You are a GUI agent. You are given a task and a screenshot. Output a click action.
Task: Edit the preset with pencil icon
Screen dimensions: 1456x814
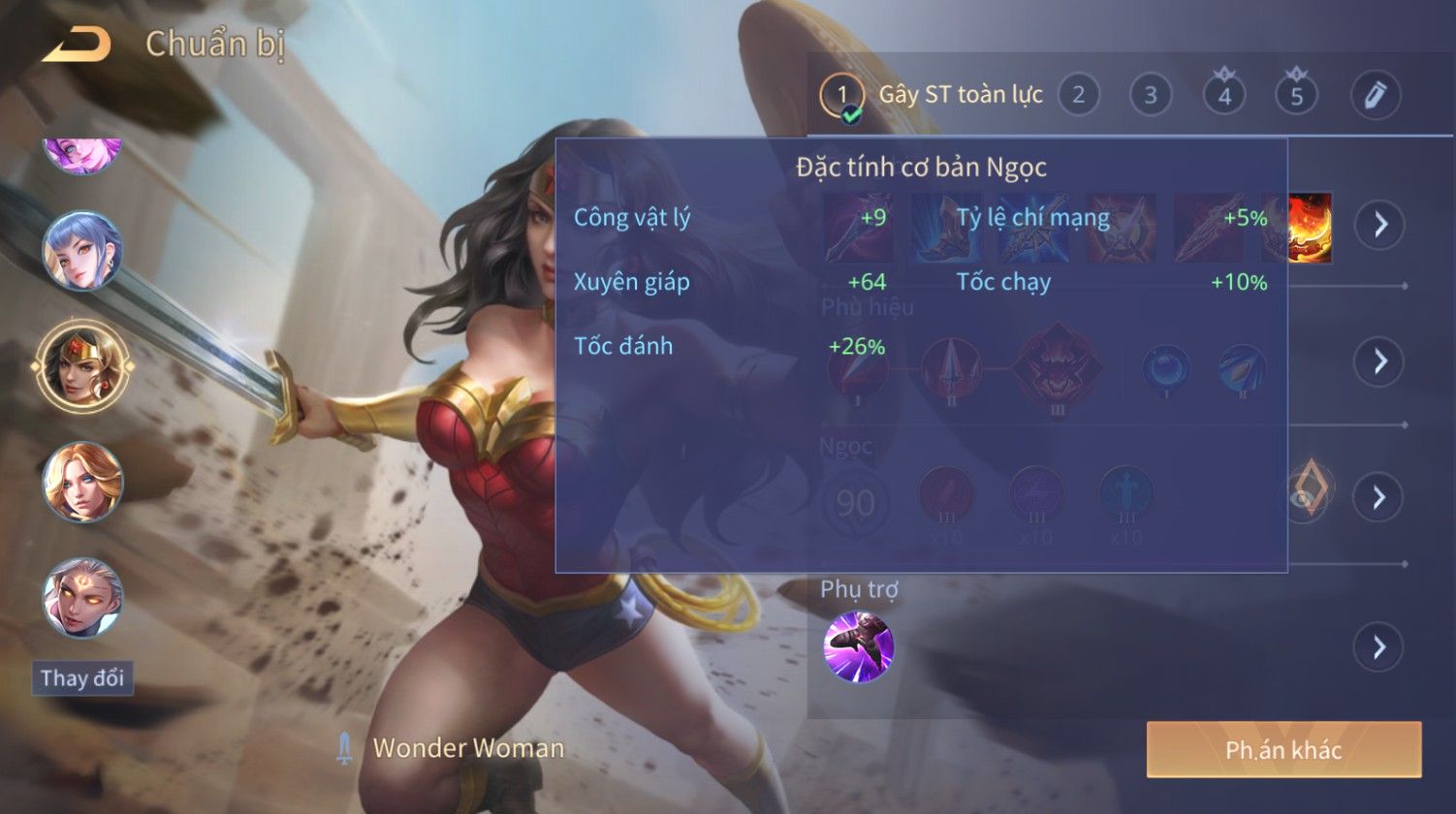(x=1376, y=95)
